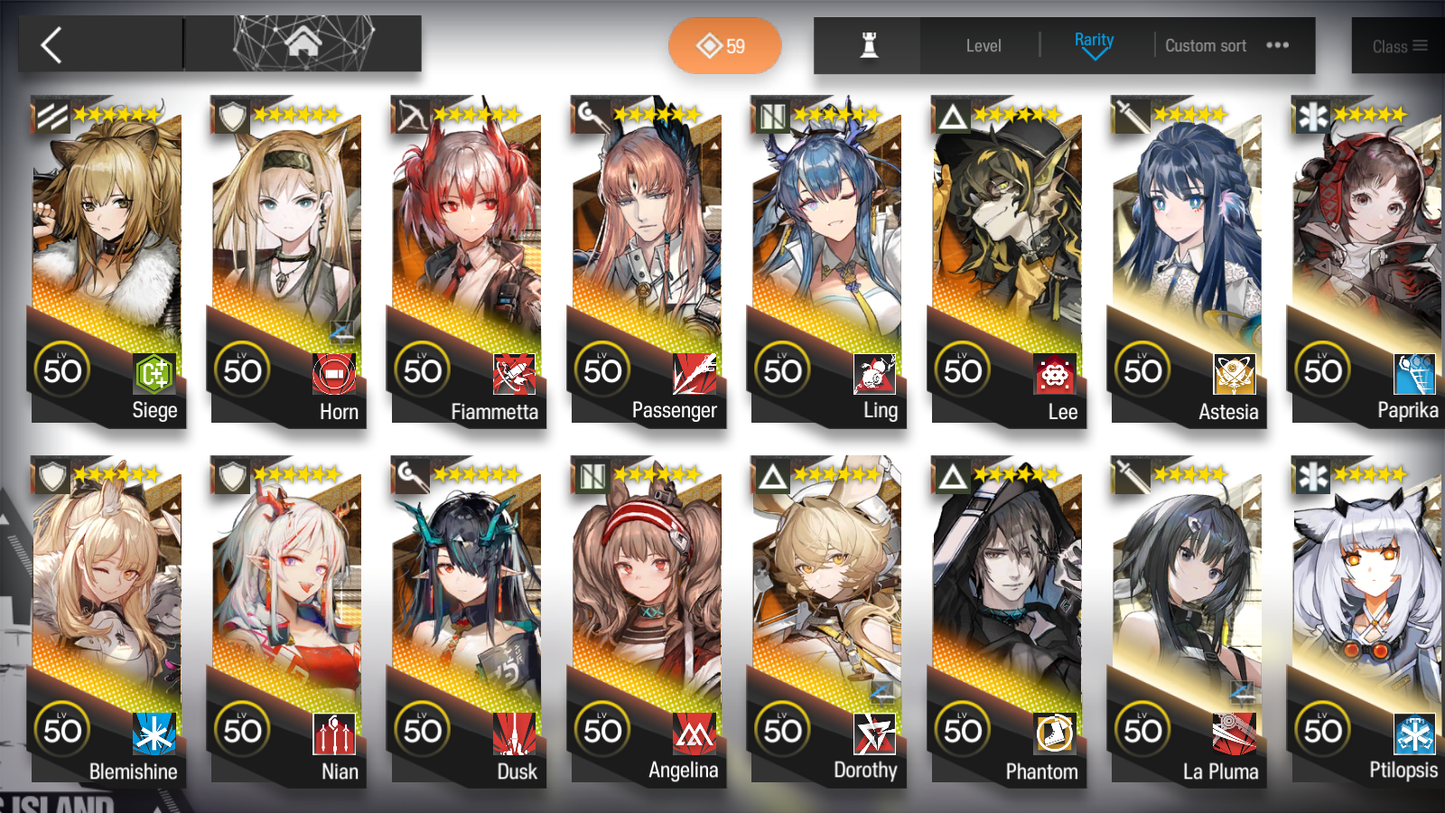Screen dimensions: 1445x813
Task: Switch sorting to Level
Action: coord(984,45)
